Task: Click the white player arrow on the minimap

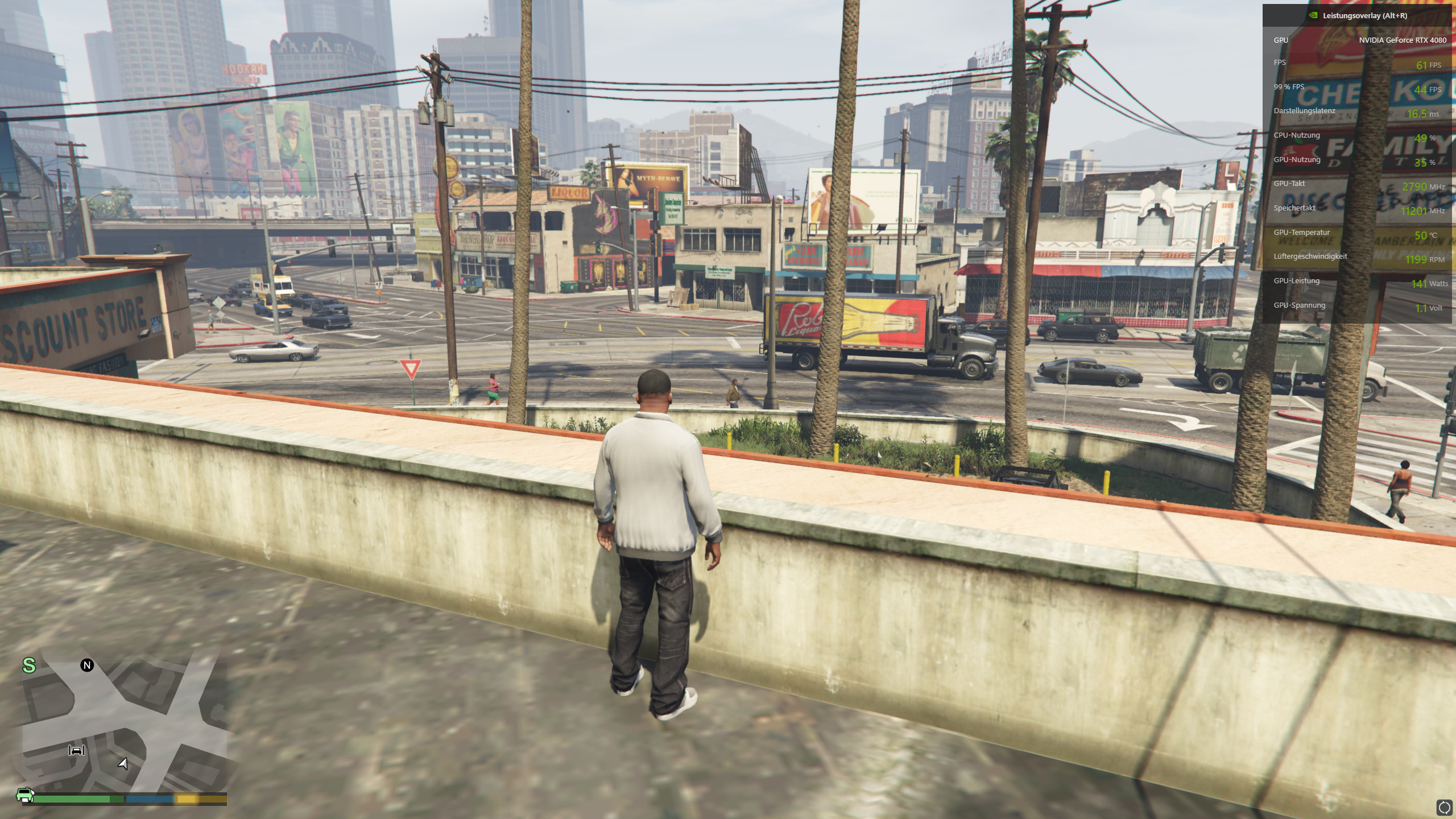Action: tap(122, 764)
